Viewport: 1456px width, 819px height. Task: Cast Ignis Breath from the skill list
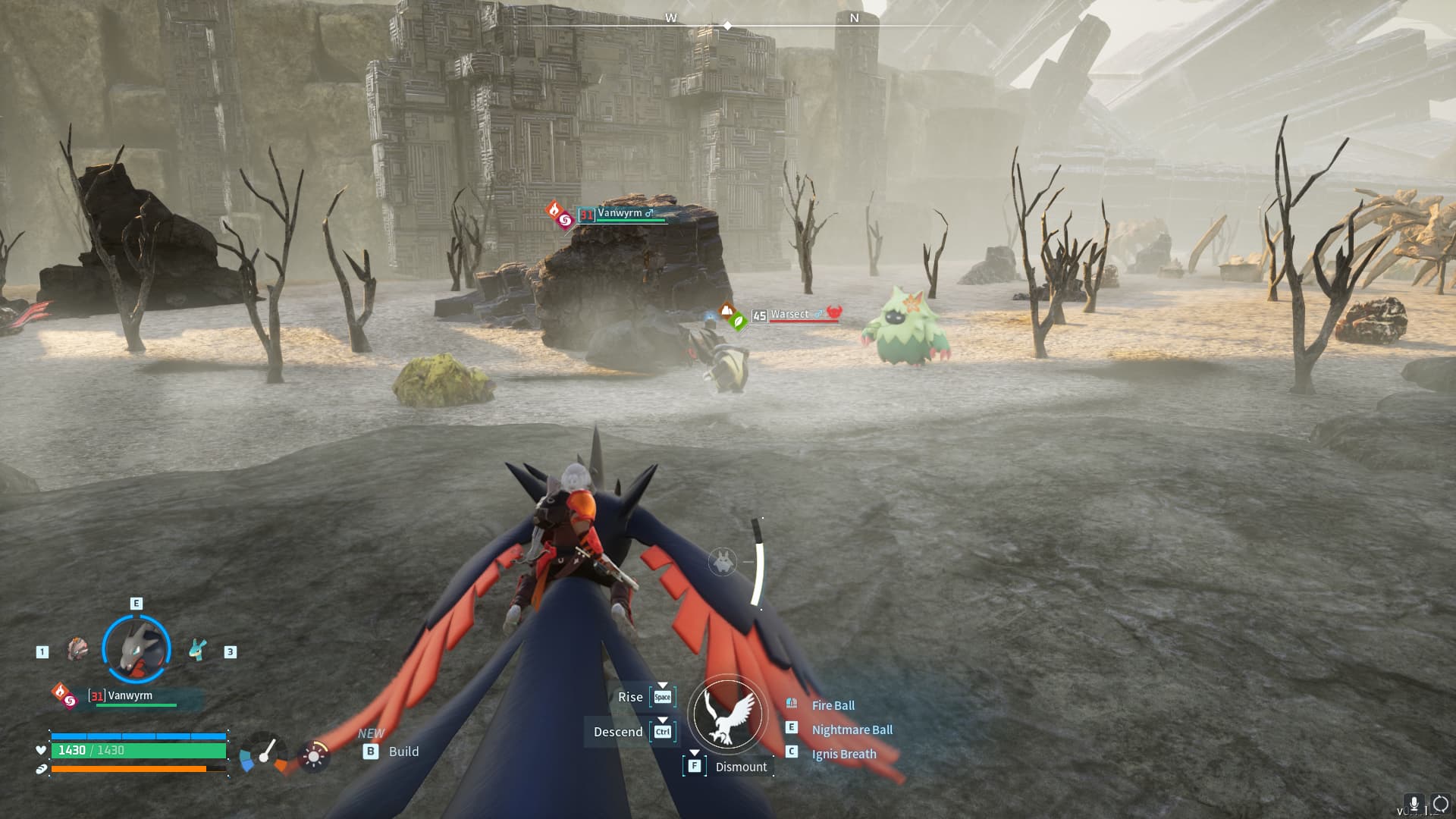pos(843,754)
